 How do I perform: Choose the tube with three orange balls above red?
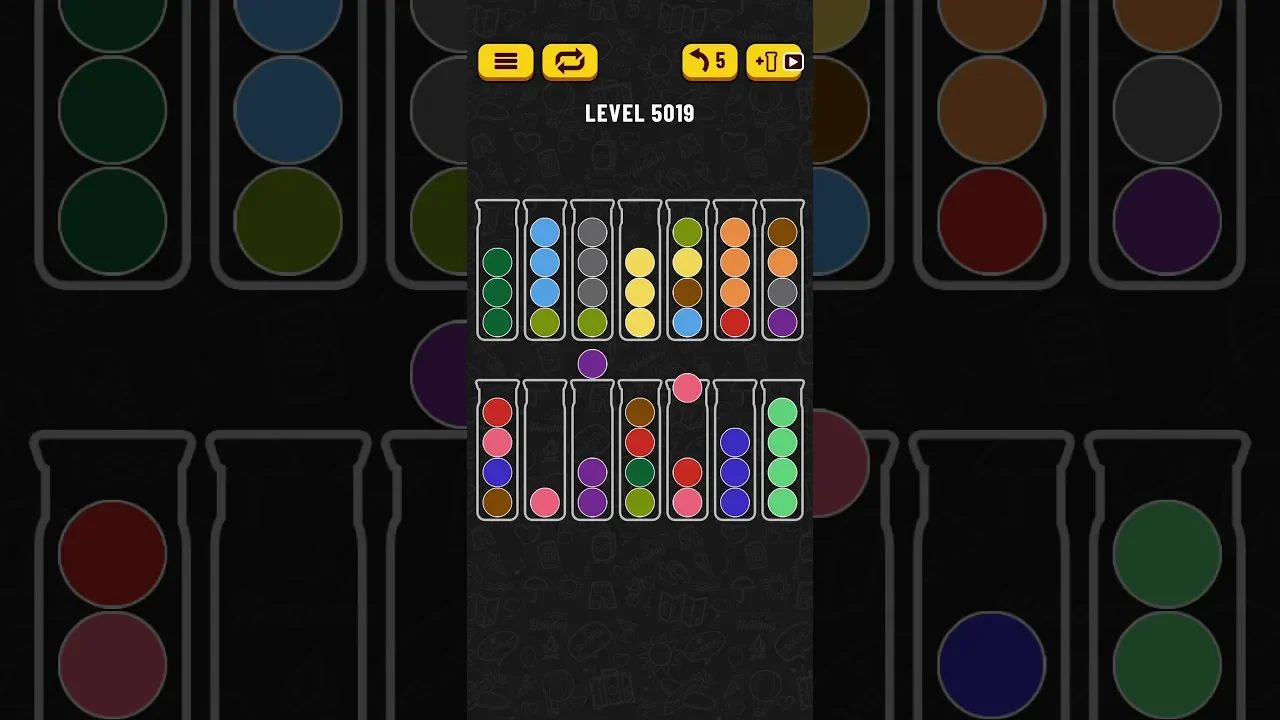tap(735, 271)
